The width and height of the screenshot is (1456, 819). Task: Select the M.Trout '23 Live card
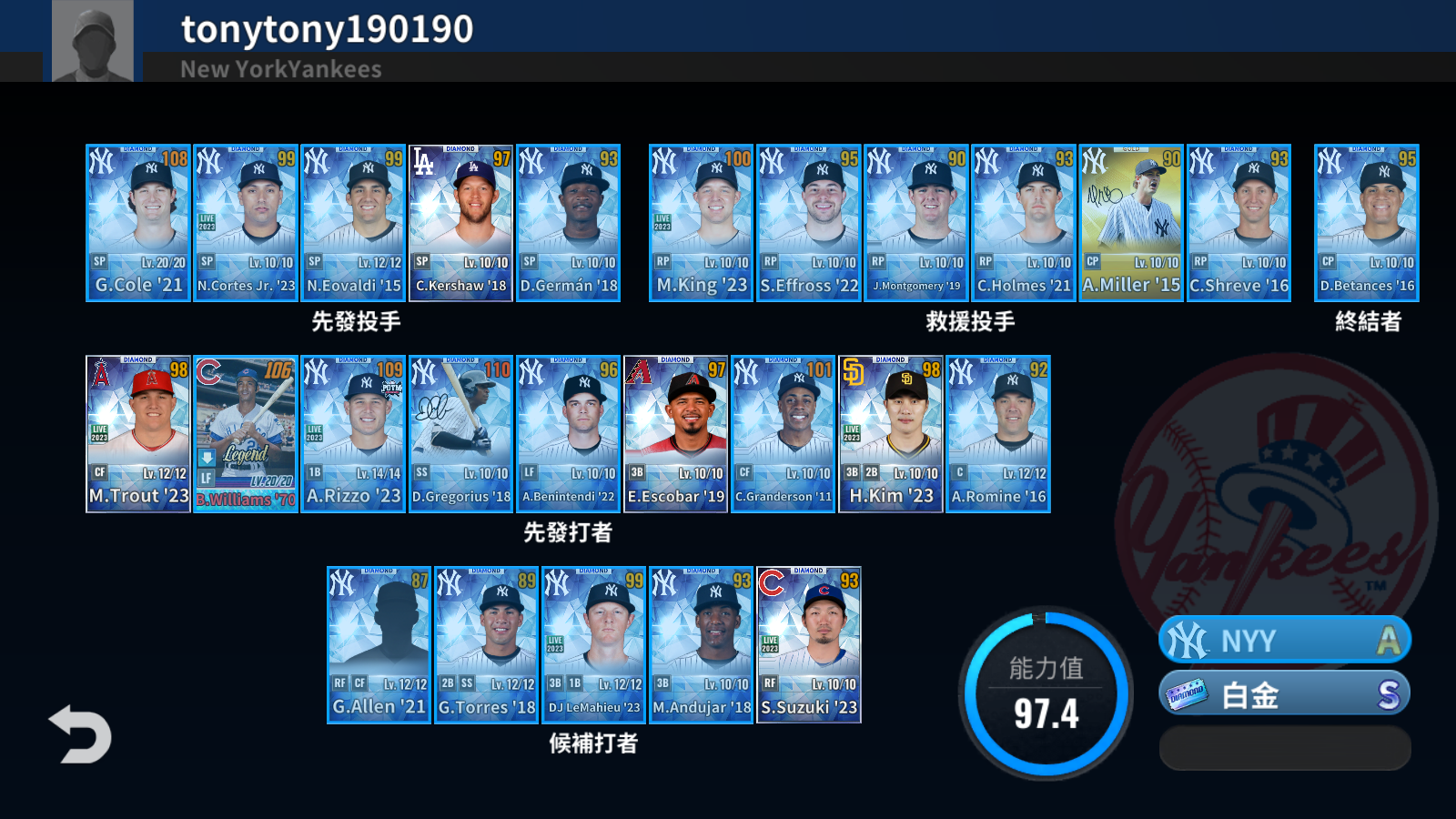136,432
